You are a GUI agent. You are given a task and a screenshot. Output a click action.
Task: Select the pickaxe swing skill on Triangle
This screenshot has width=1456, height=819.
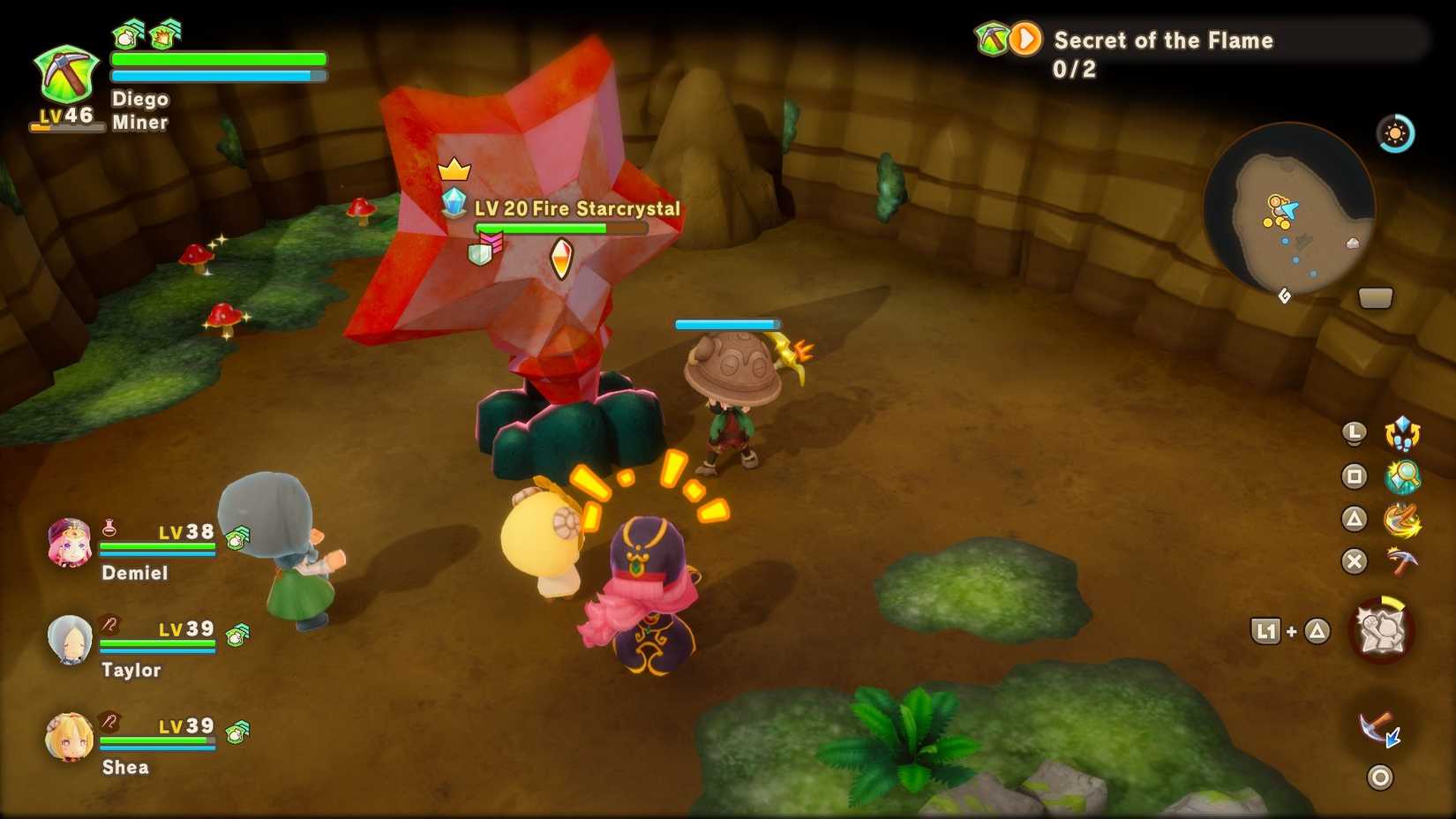click(1400, 520)
